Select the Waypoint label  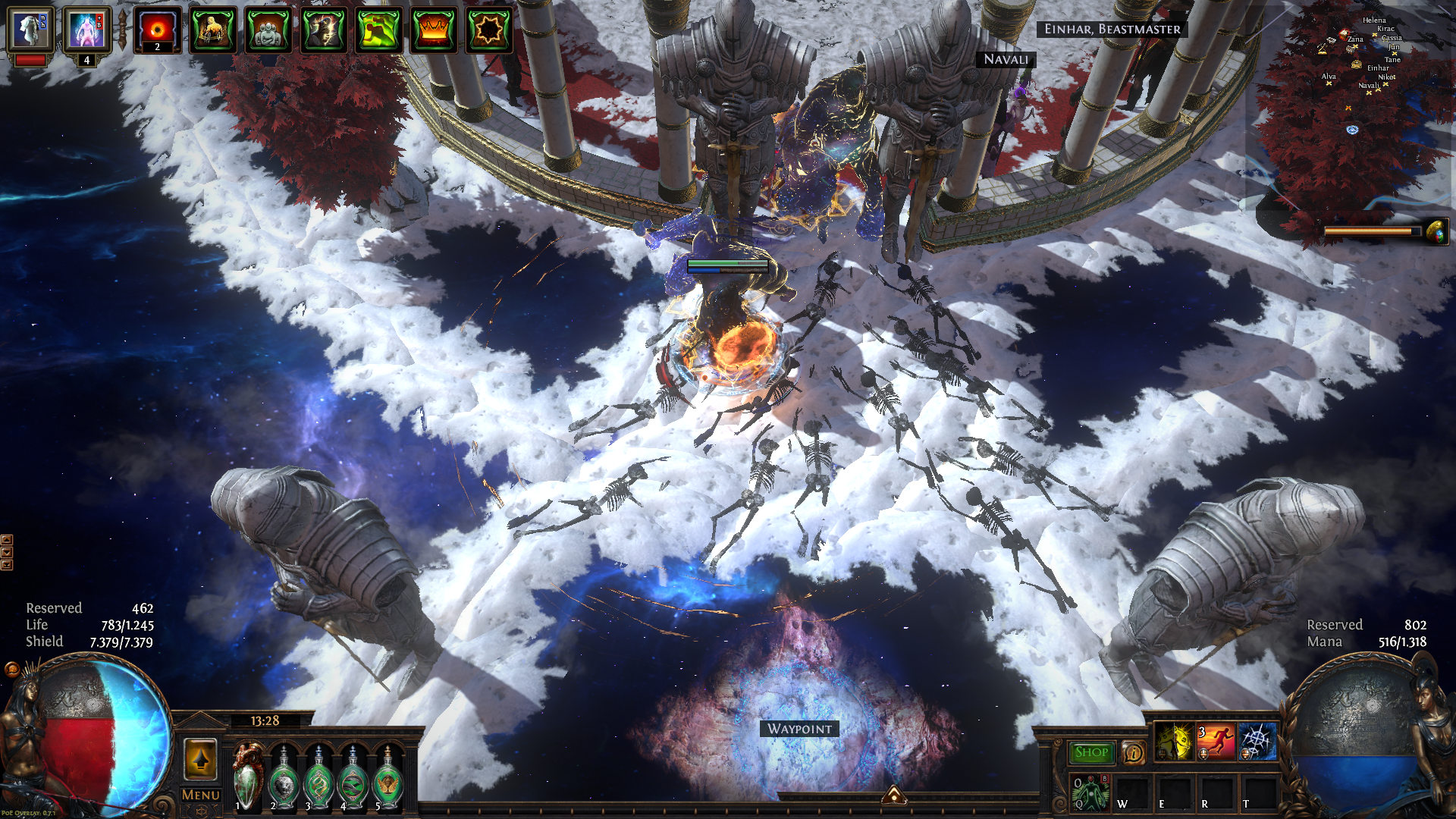point(799,729)
